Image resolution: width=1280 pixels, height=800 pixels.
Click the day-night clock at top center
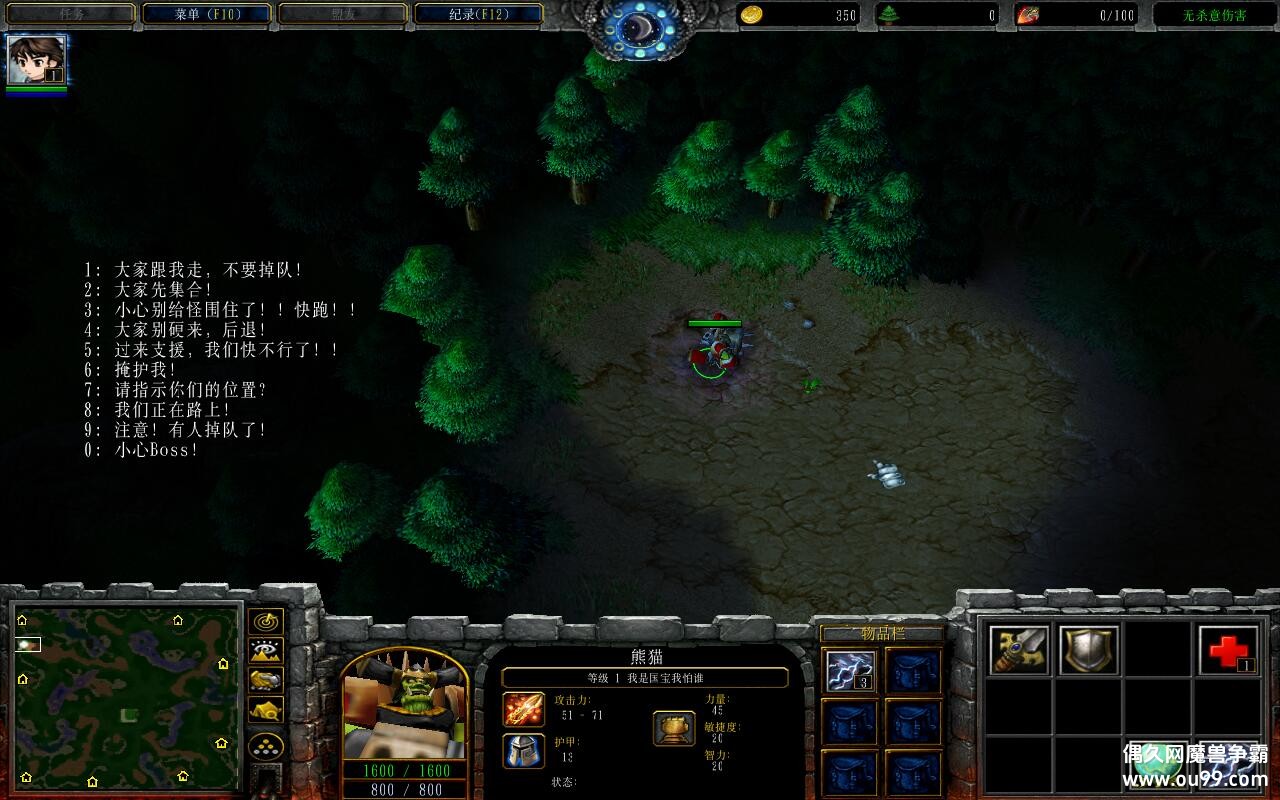[x=640, y=28]
